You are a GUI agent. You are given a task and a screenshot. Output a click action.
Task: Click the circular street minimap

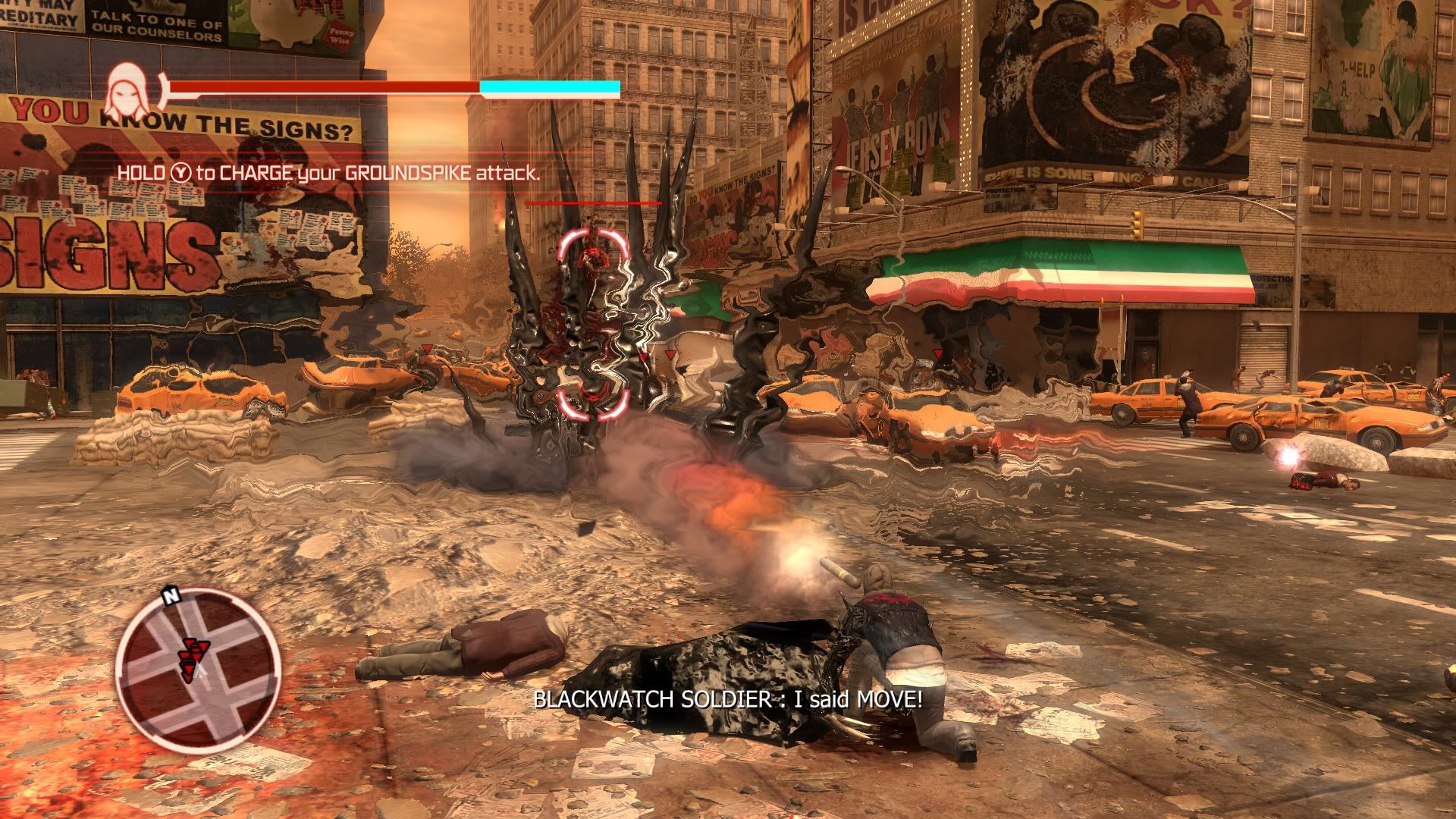pos(198,671)
